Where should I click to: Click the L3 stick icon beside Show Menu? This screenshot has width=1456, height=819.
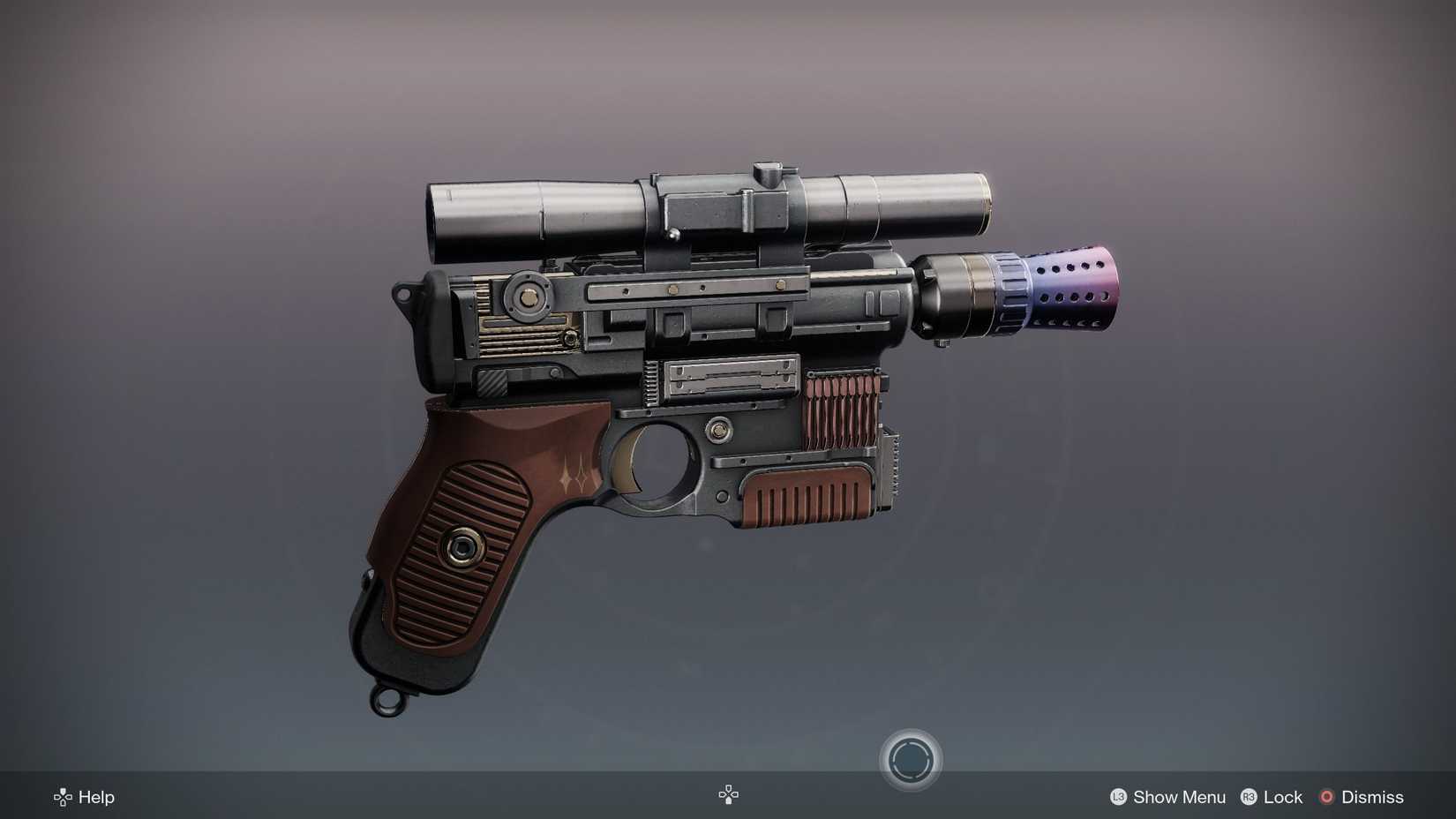(x=1118, y=797)
